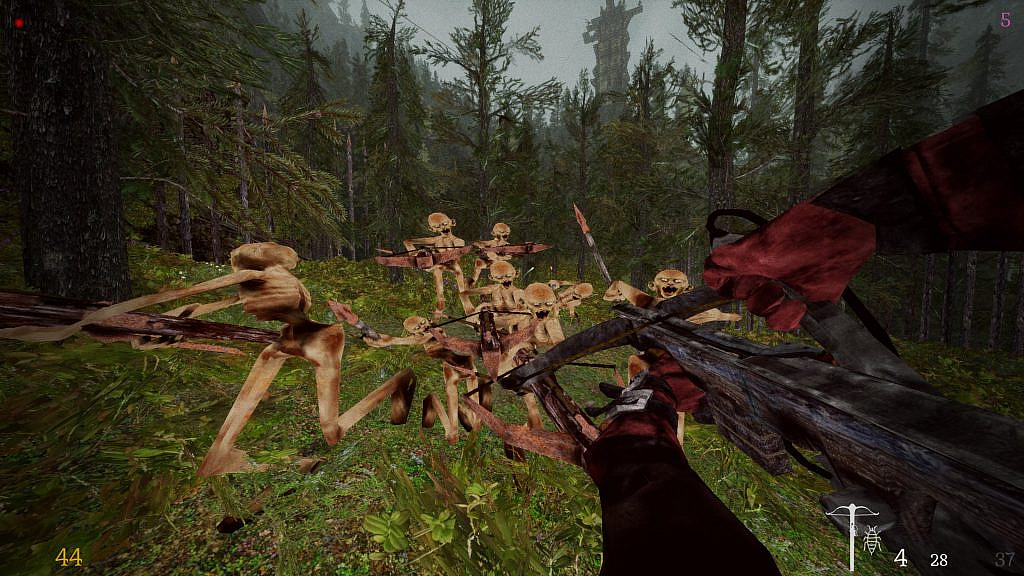Click the red indicator dot
The image size is (1024, 576).
(x=18, y=22)
